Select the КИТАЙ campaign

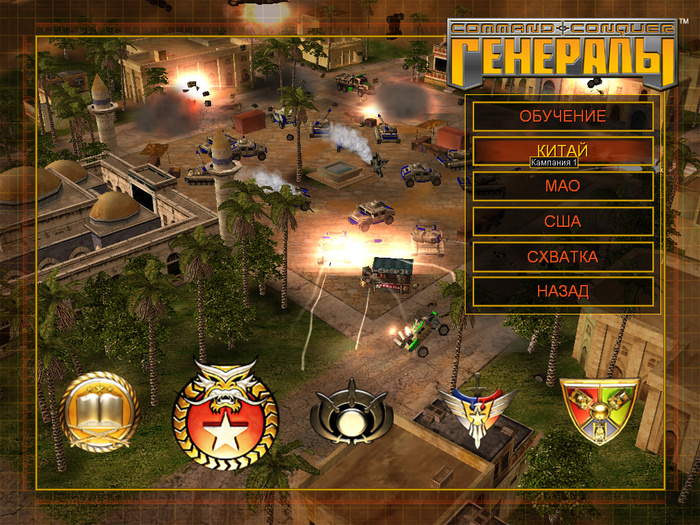[562, 149]
